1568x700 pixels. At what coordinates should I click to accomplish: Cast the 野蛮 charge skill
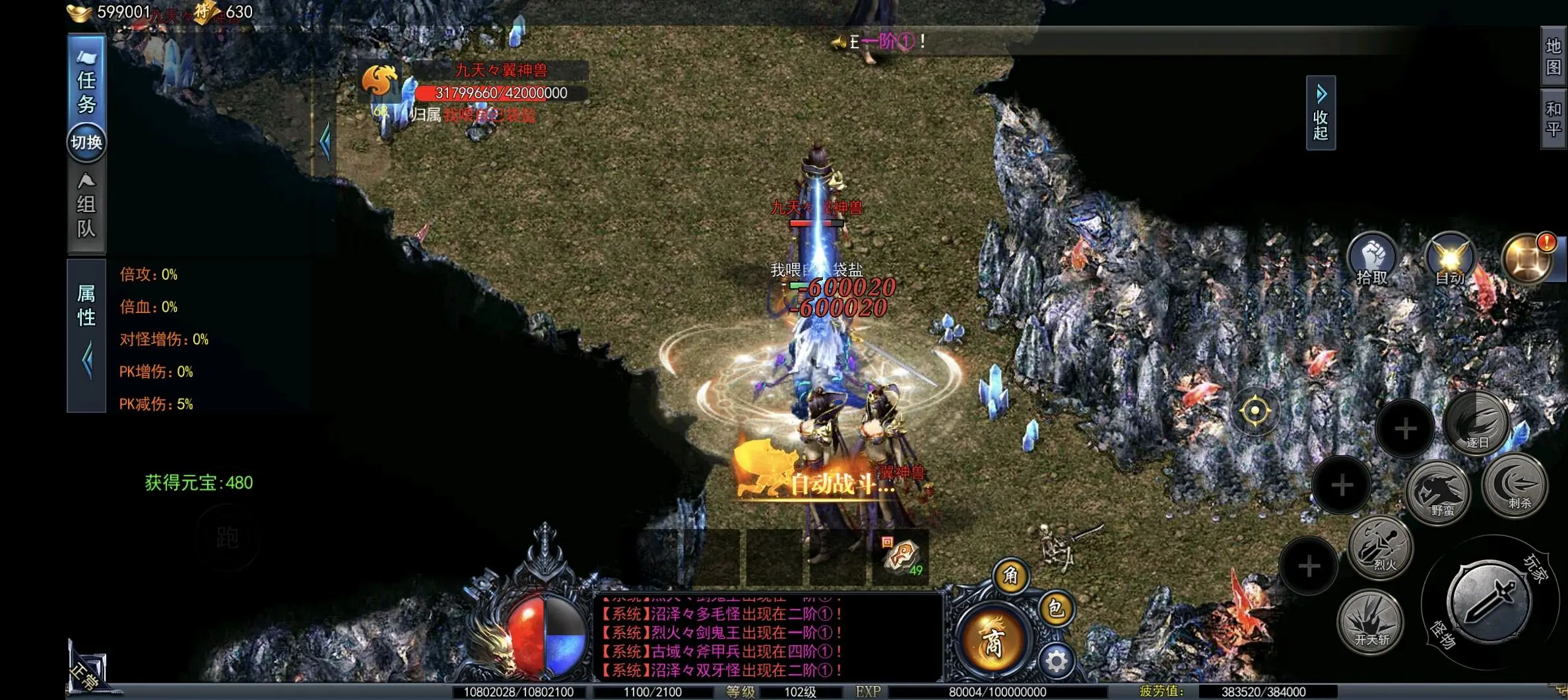(x=1439, y=492)
